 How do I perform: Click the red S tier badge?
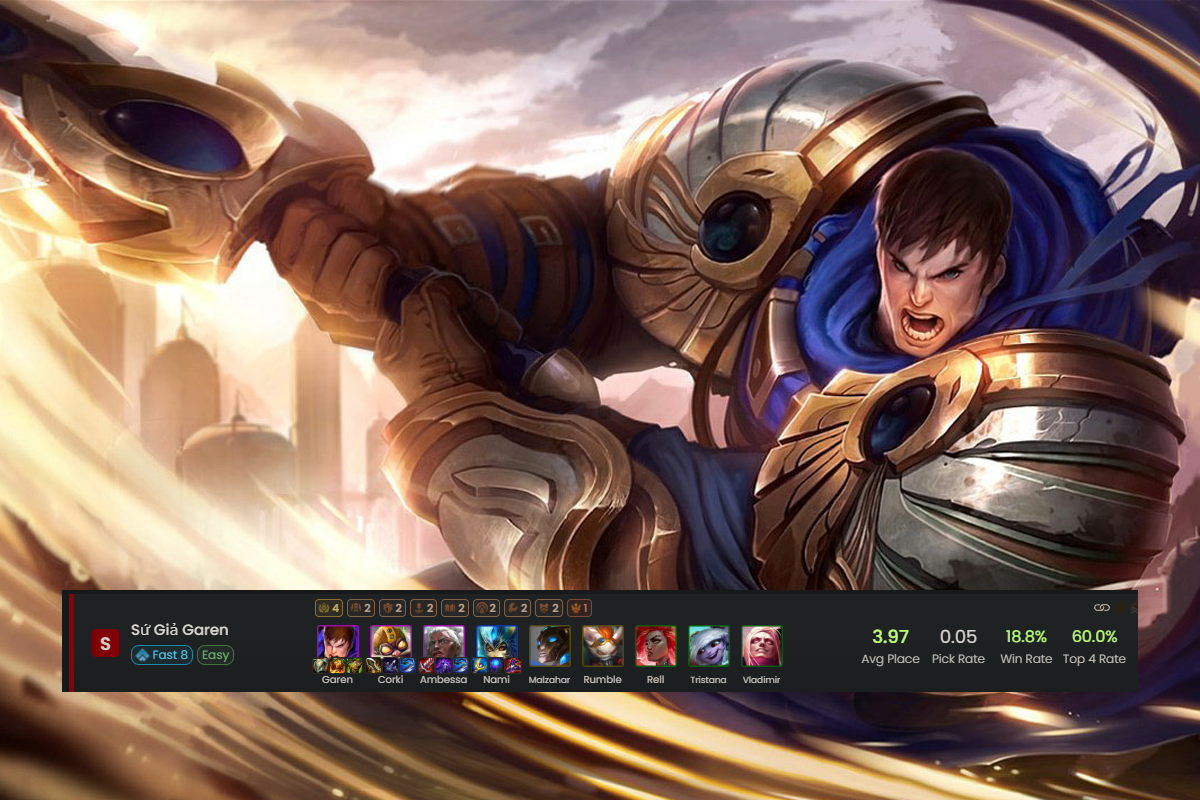[105, 643]
